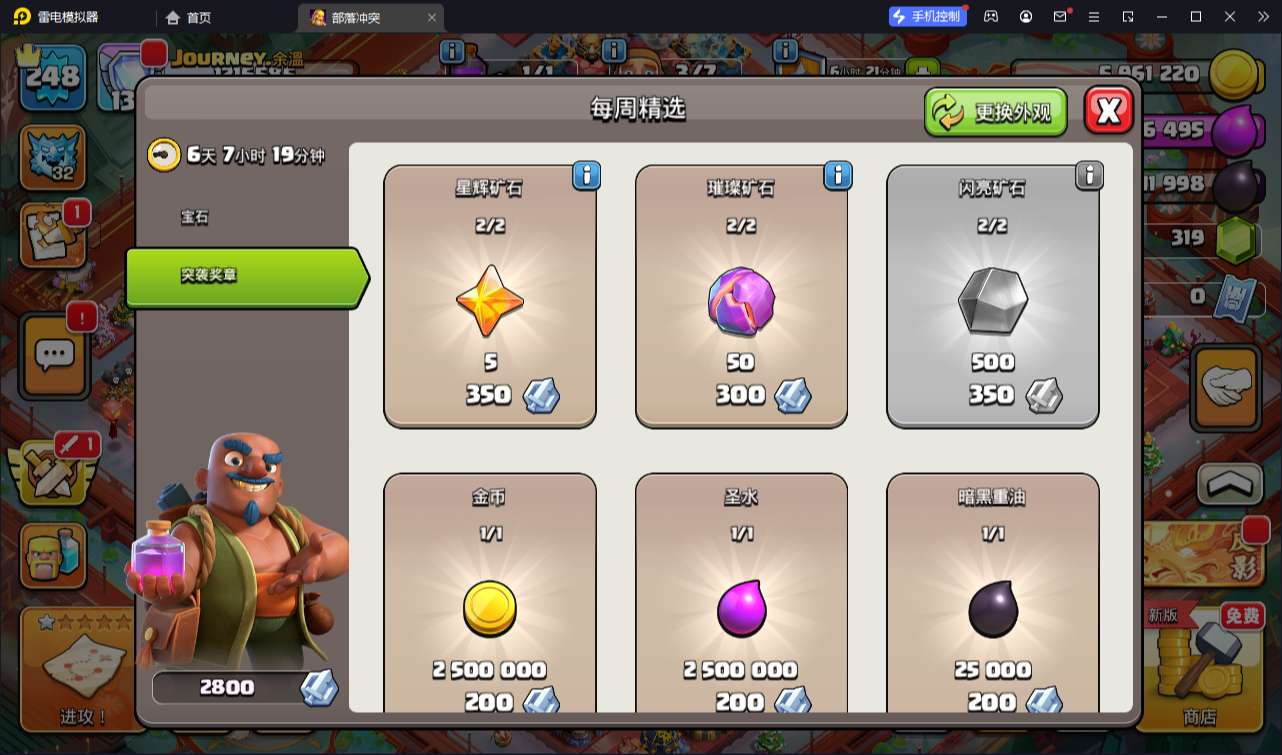The image size is (1282, 755).
Task: Switch to the 宝石 tab
Action: (195, 217)
